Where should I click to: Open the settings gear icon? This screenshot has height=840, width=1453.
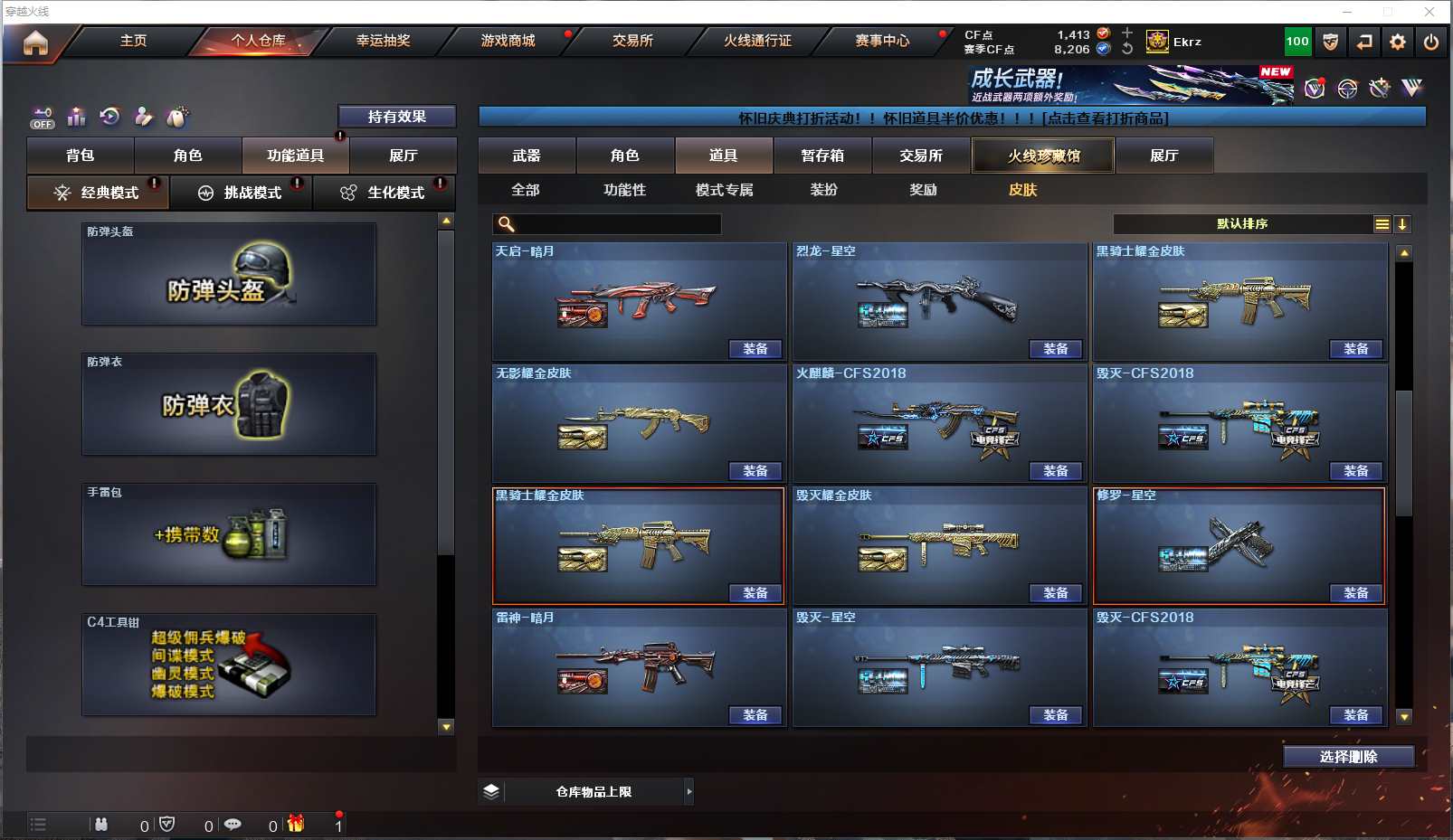[1398, 42]
